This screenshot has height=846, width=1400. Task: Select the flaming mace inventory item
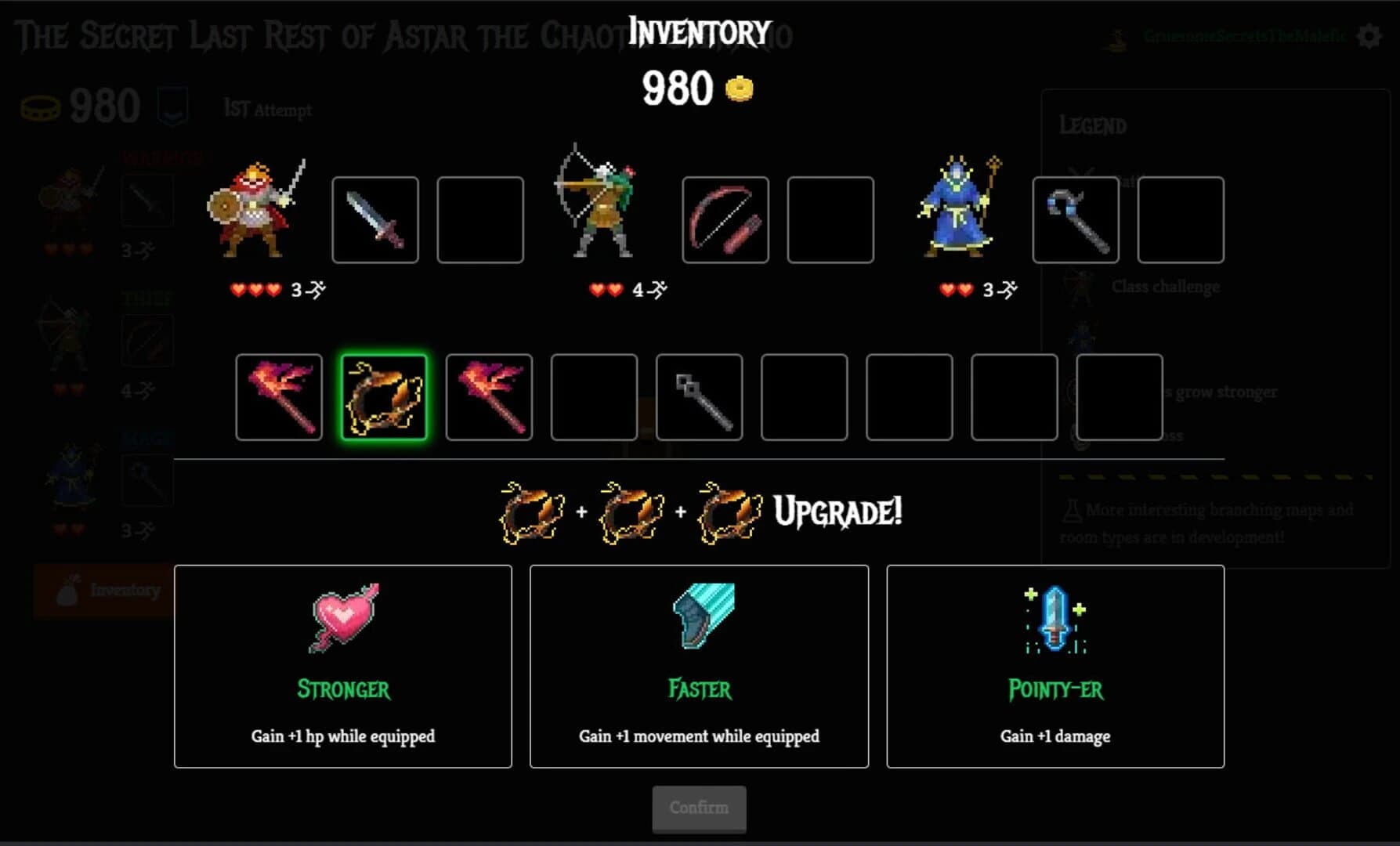point(278,396)
